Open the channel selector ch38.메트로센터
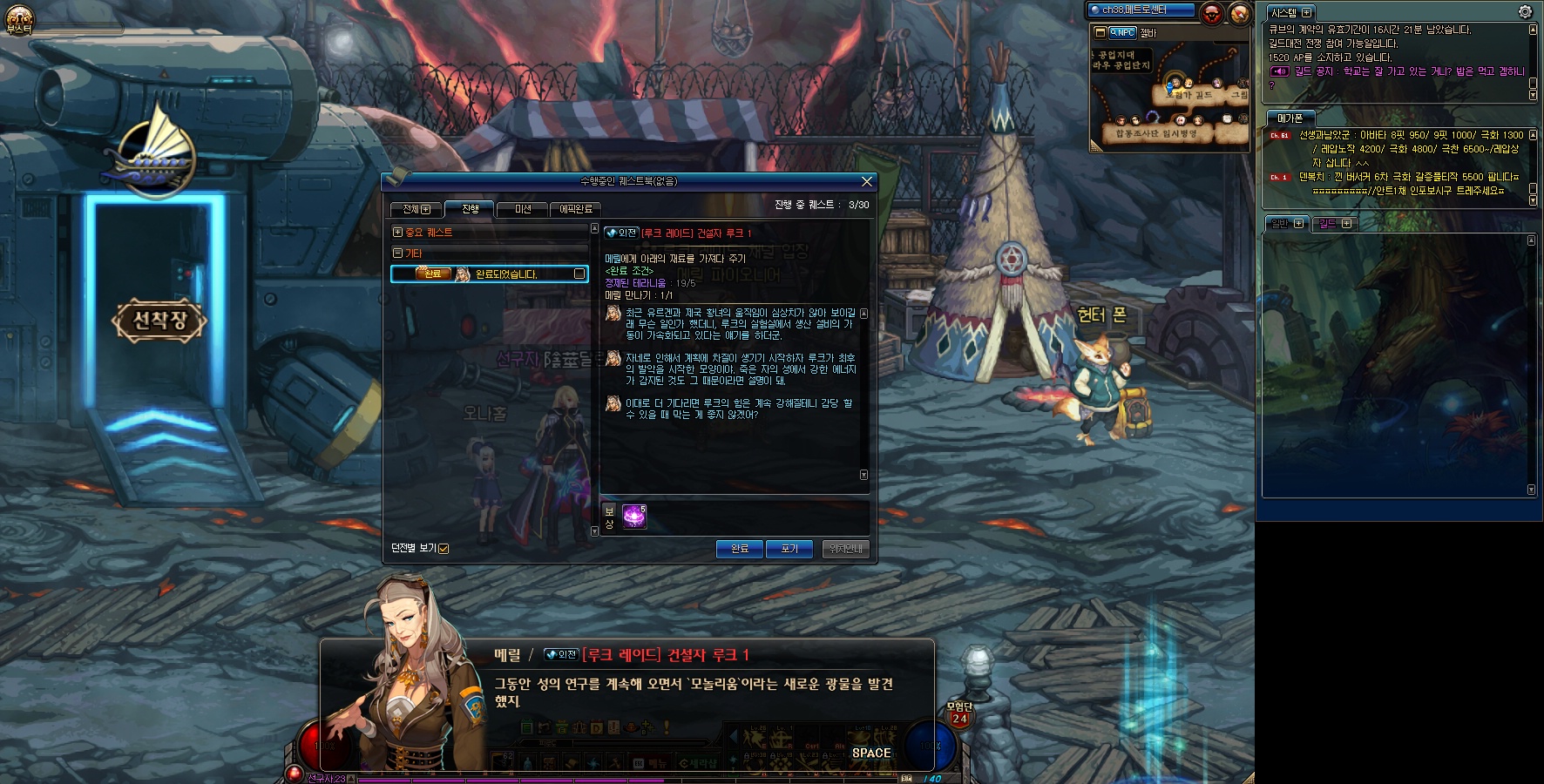The height and width of the screenshot is (784, 1544). click(x=1140, y=10)
